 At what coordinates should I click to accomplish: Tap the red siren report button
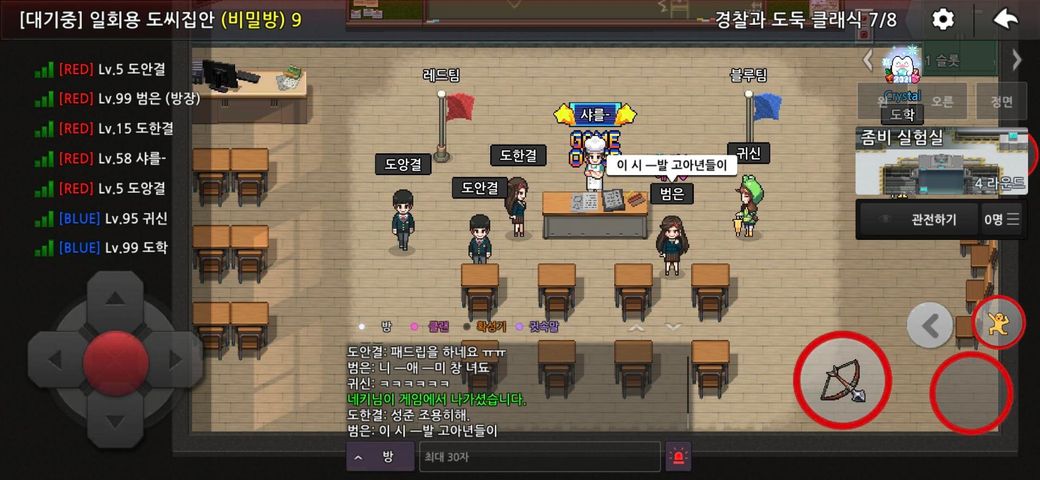tap(679, 456)
